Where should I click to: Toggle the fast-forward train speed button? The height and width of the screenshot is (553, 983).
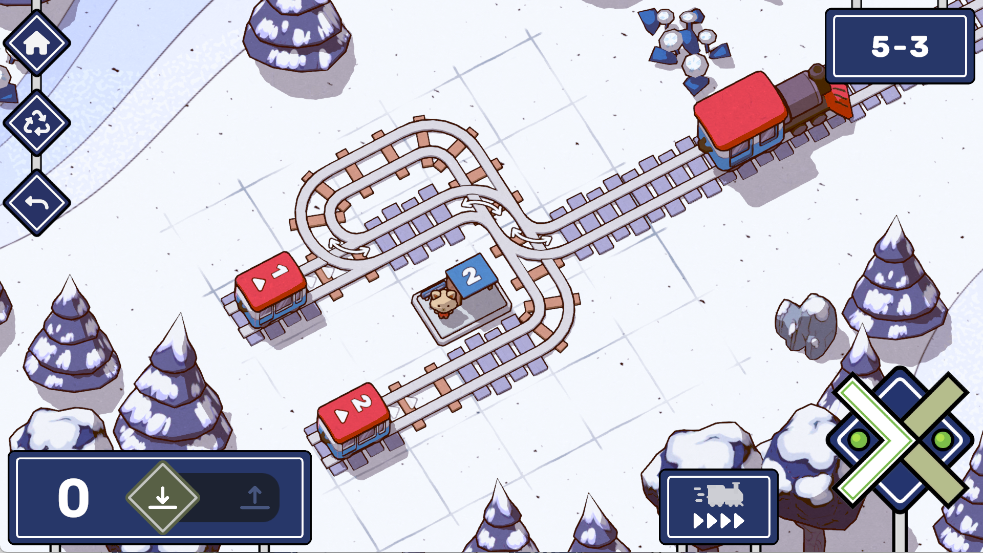pos(718,506)
